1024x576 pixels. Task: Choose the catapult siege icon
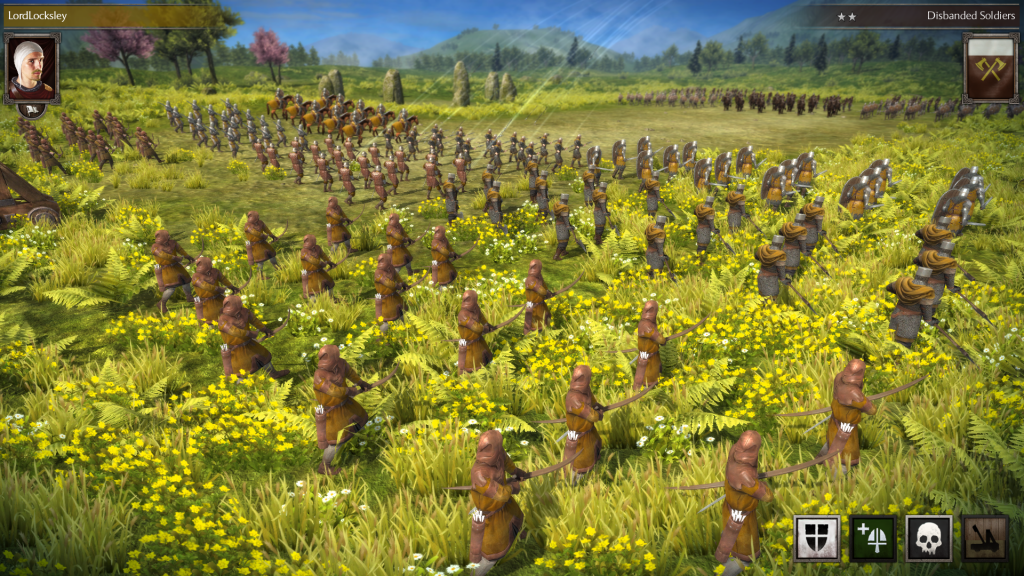(985, 538)
